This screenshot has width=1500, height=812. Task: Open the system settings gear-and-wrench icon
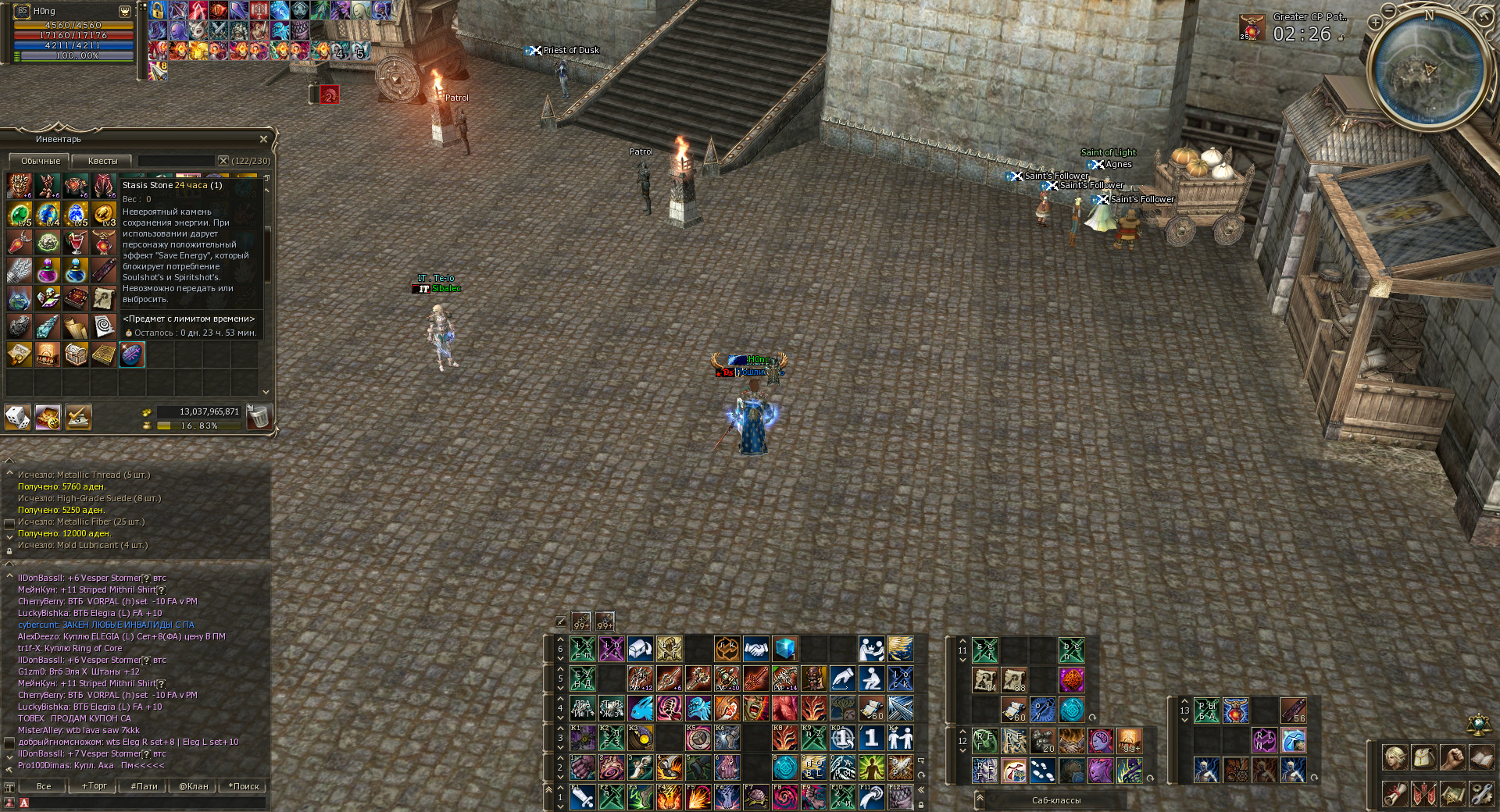[x=1482, y=794]
